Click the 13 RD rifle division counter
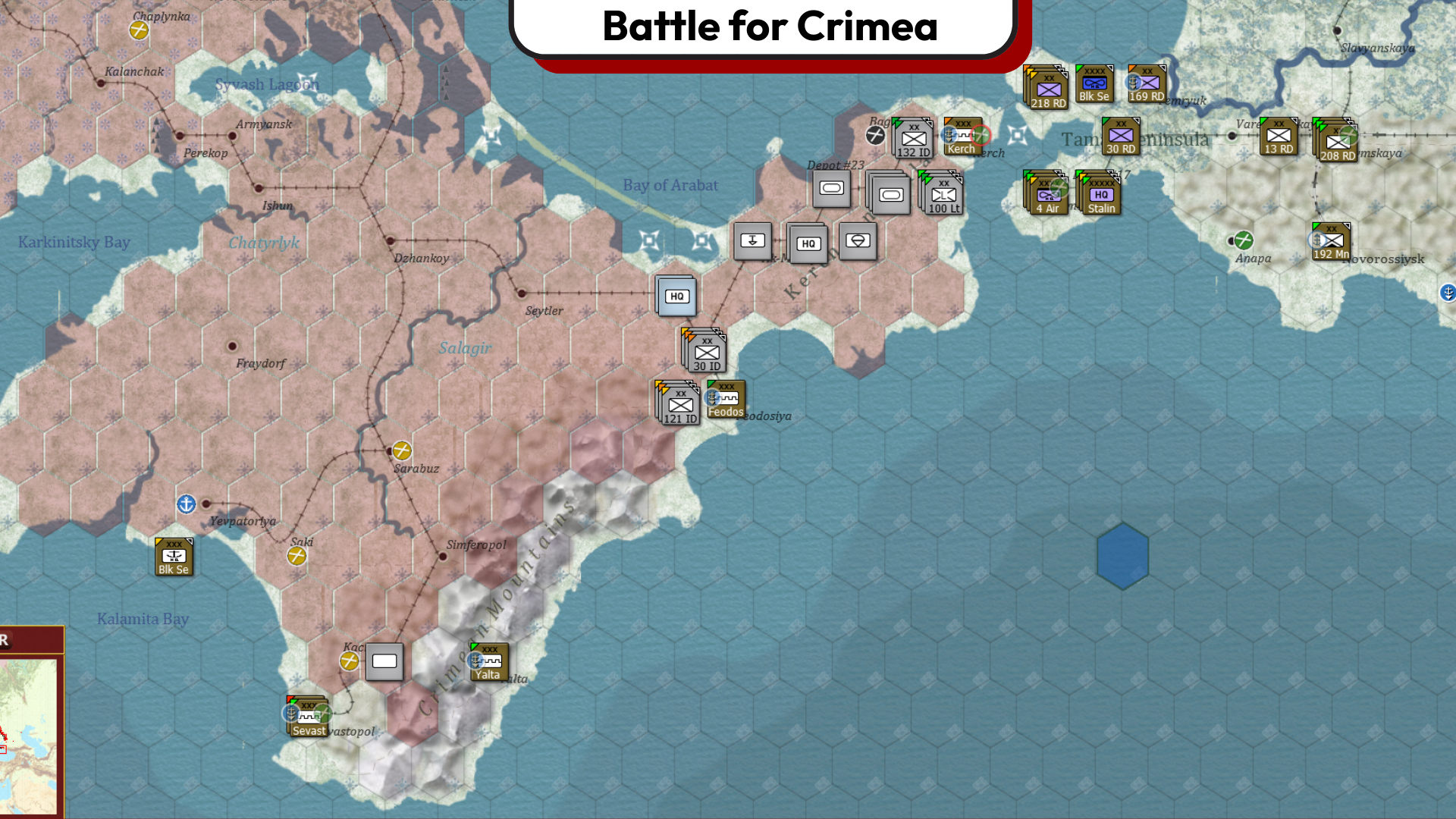 [x=1279, y=137]
